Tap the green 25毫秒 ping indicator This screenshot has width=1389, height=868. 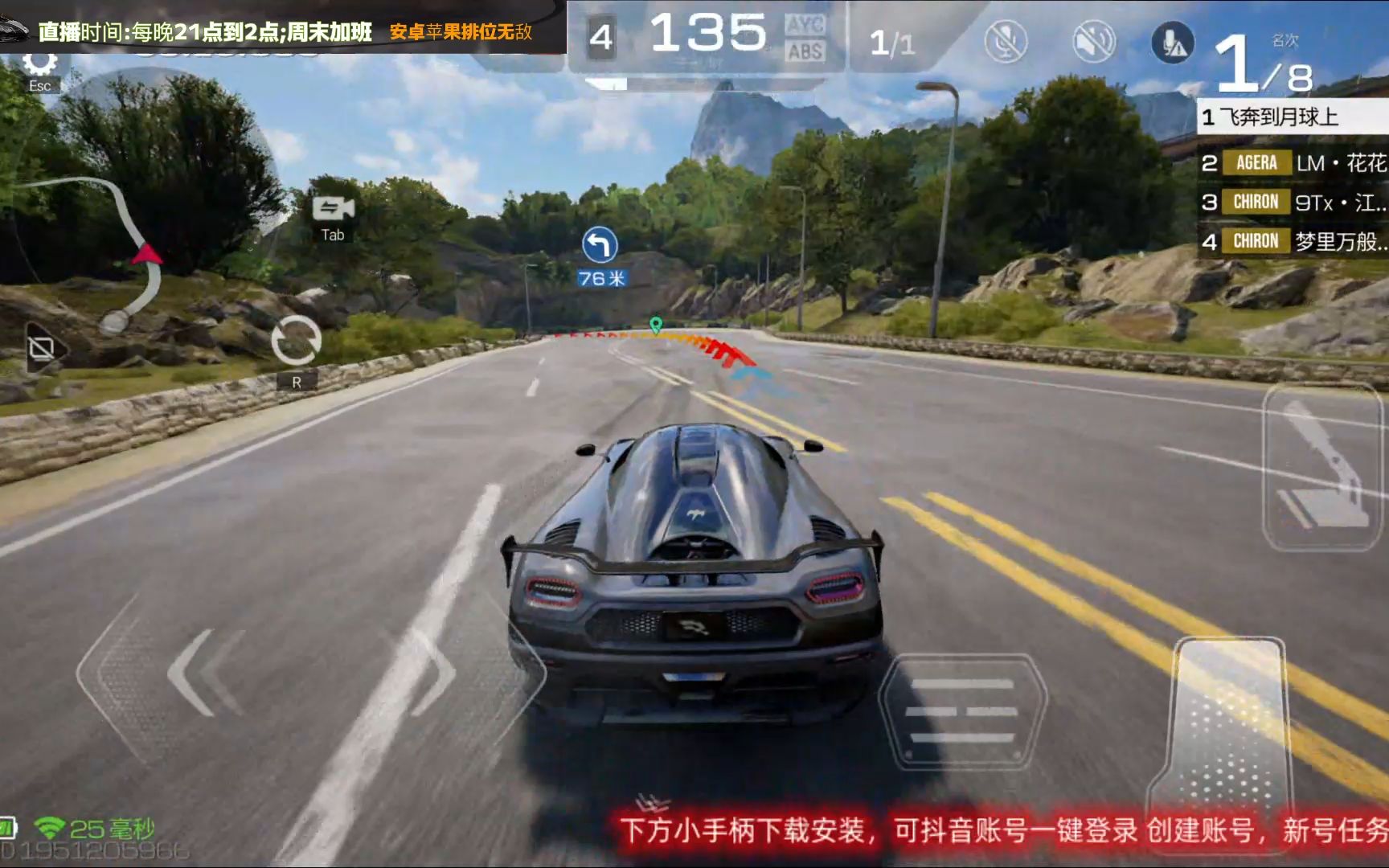(x=90, y=825)
